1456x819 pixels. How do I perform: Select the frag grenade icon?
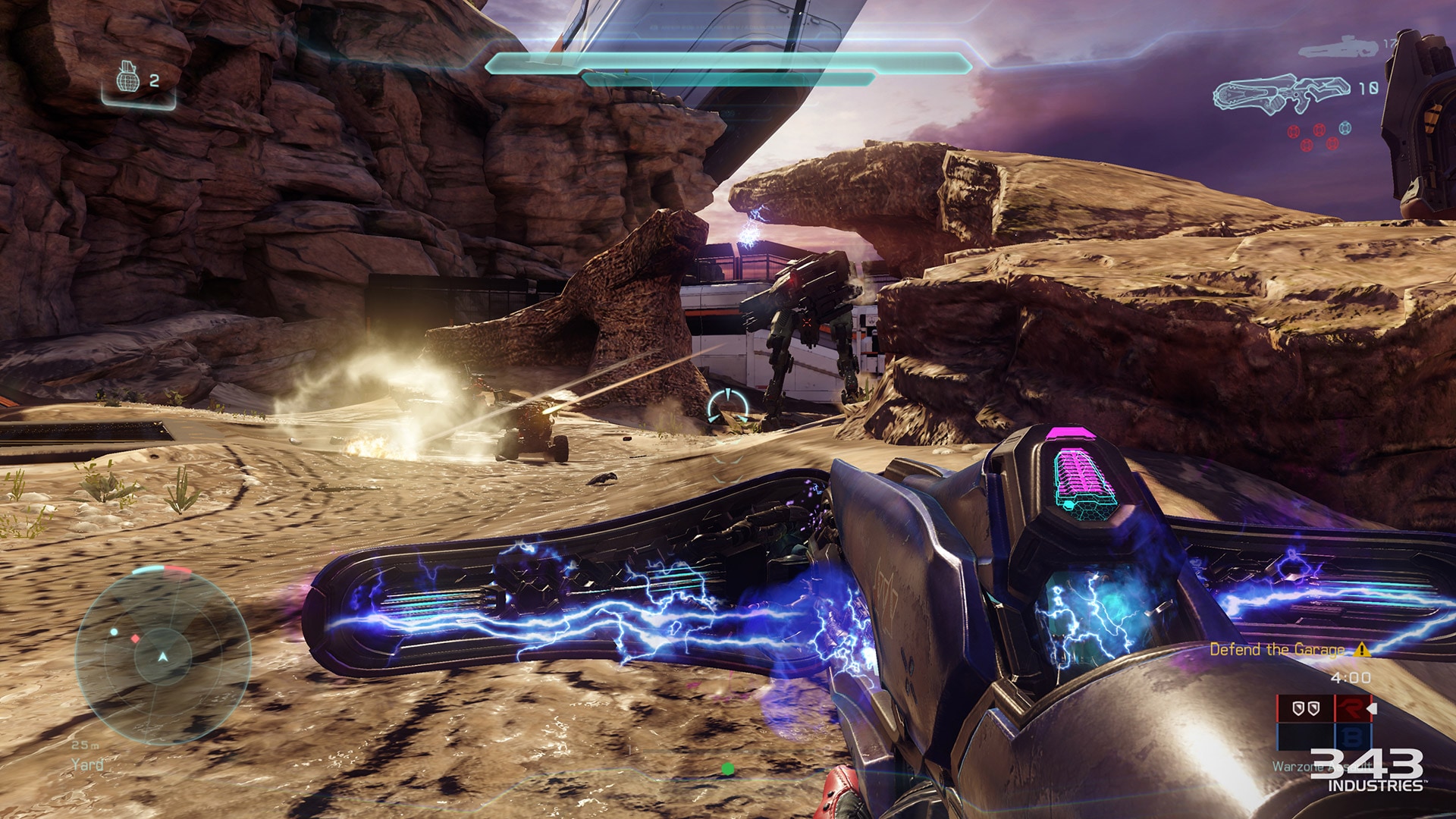128,77
